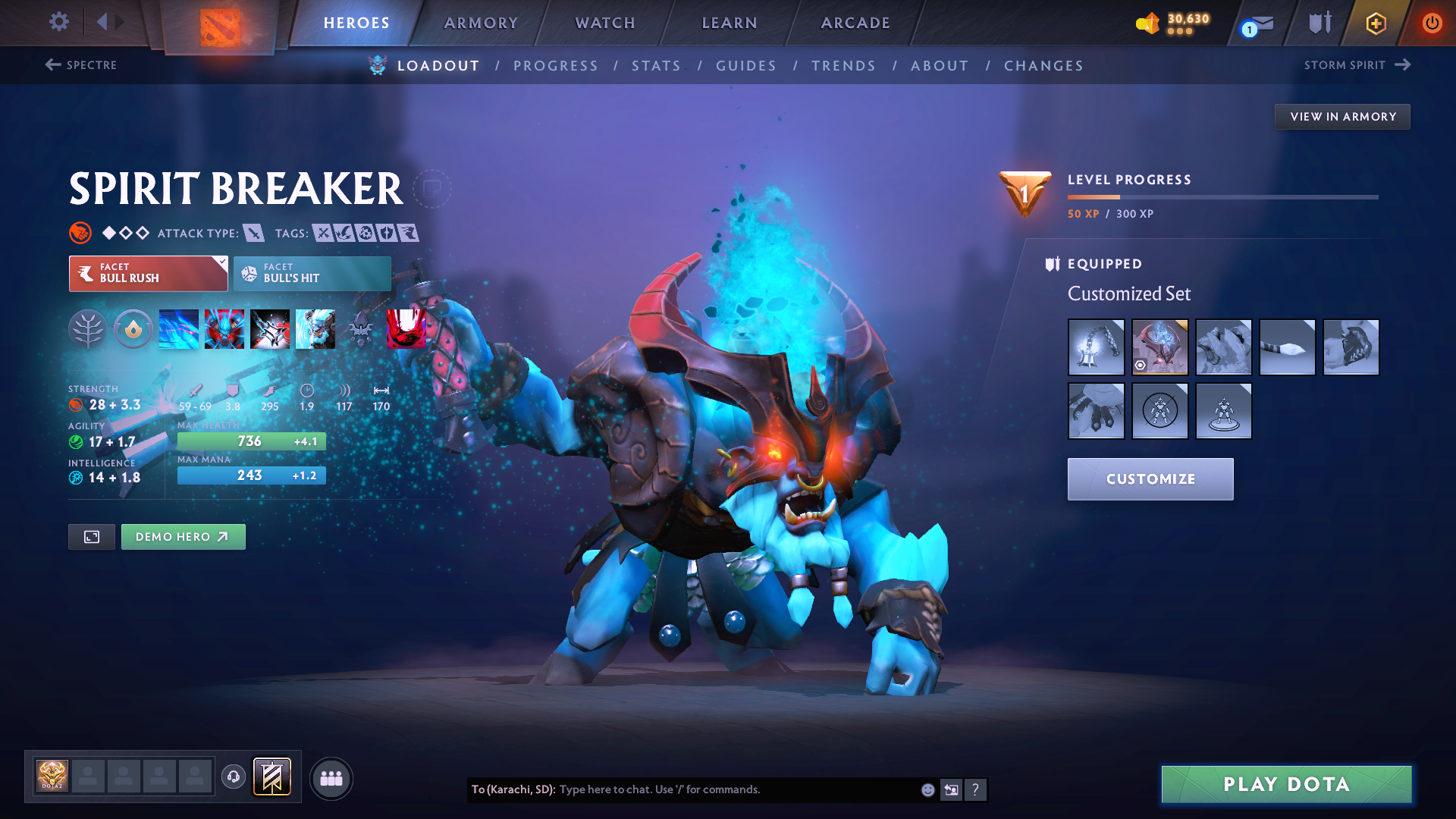This screenshot has height=819, width=1456.
Task: Click the power button icon top right corner
Action: pyautogui.click(x=1432, y=23)
